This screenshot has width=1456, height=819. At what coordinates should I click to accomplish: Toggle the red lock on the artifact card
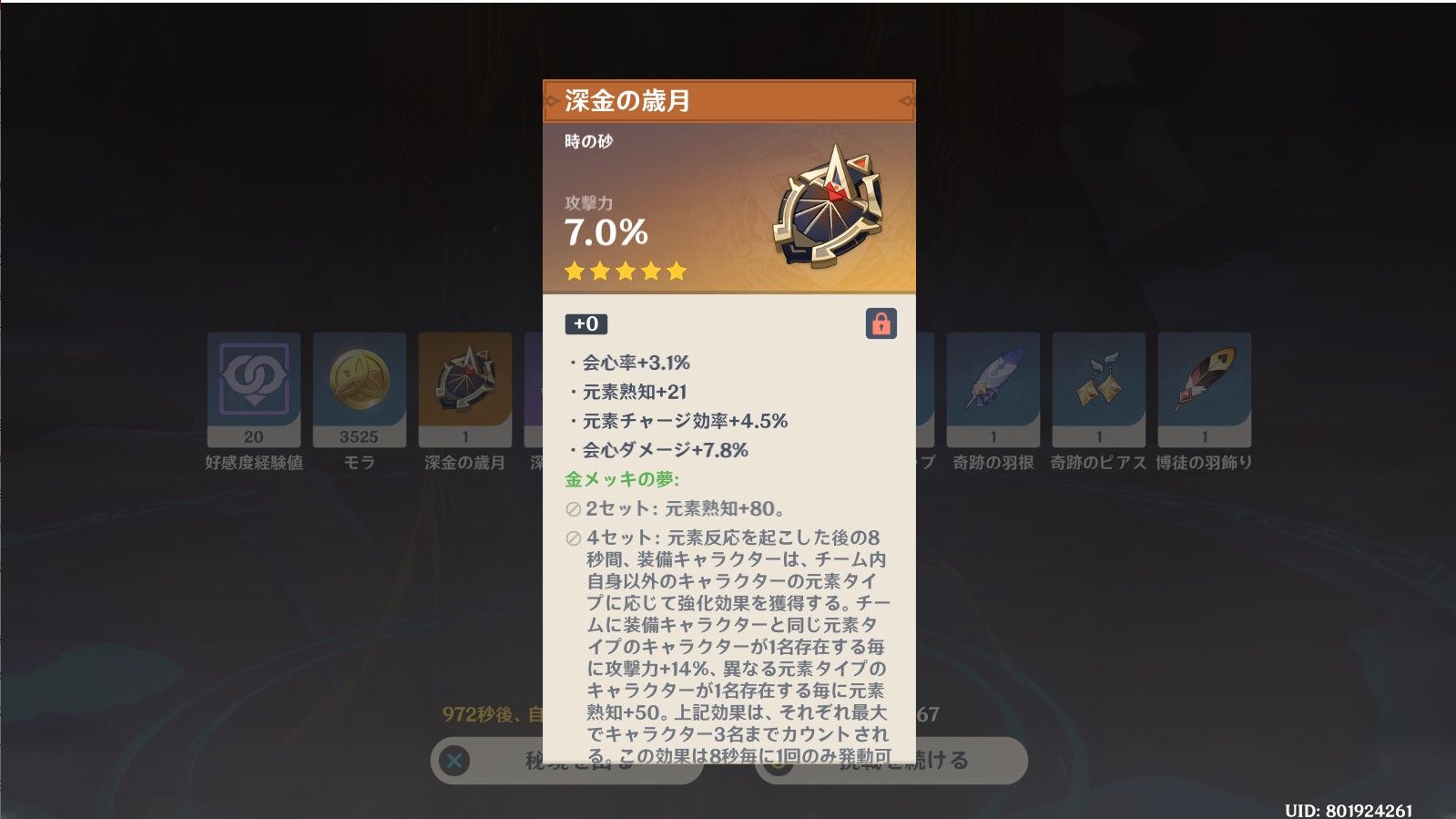[x=882, y=324]
